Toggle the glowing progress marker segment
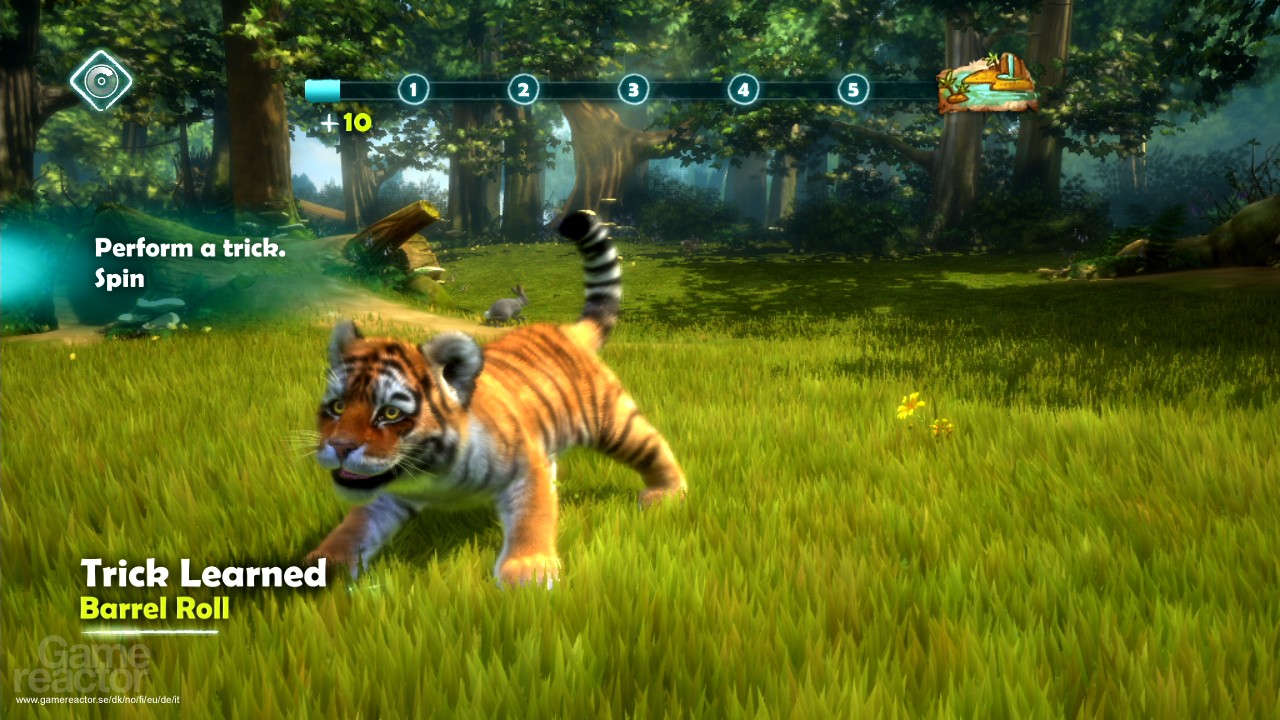Screen dimensions: 1280x720 322,89
